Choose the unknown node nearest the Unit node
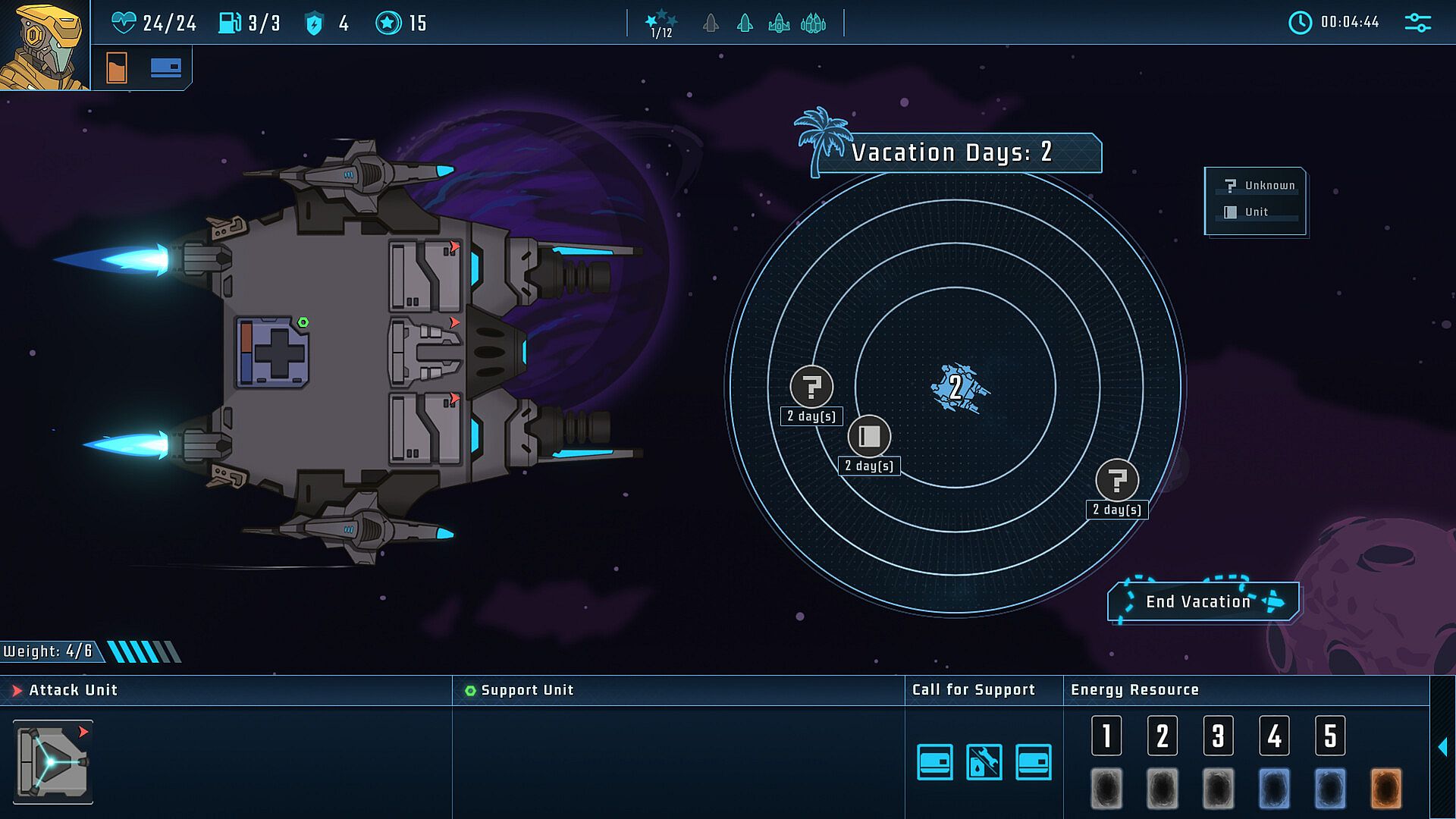This screenshot has width=1456, height=819. point(811,387)
